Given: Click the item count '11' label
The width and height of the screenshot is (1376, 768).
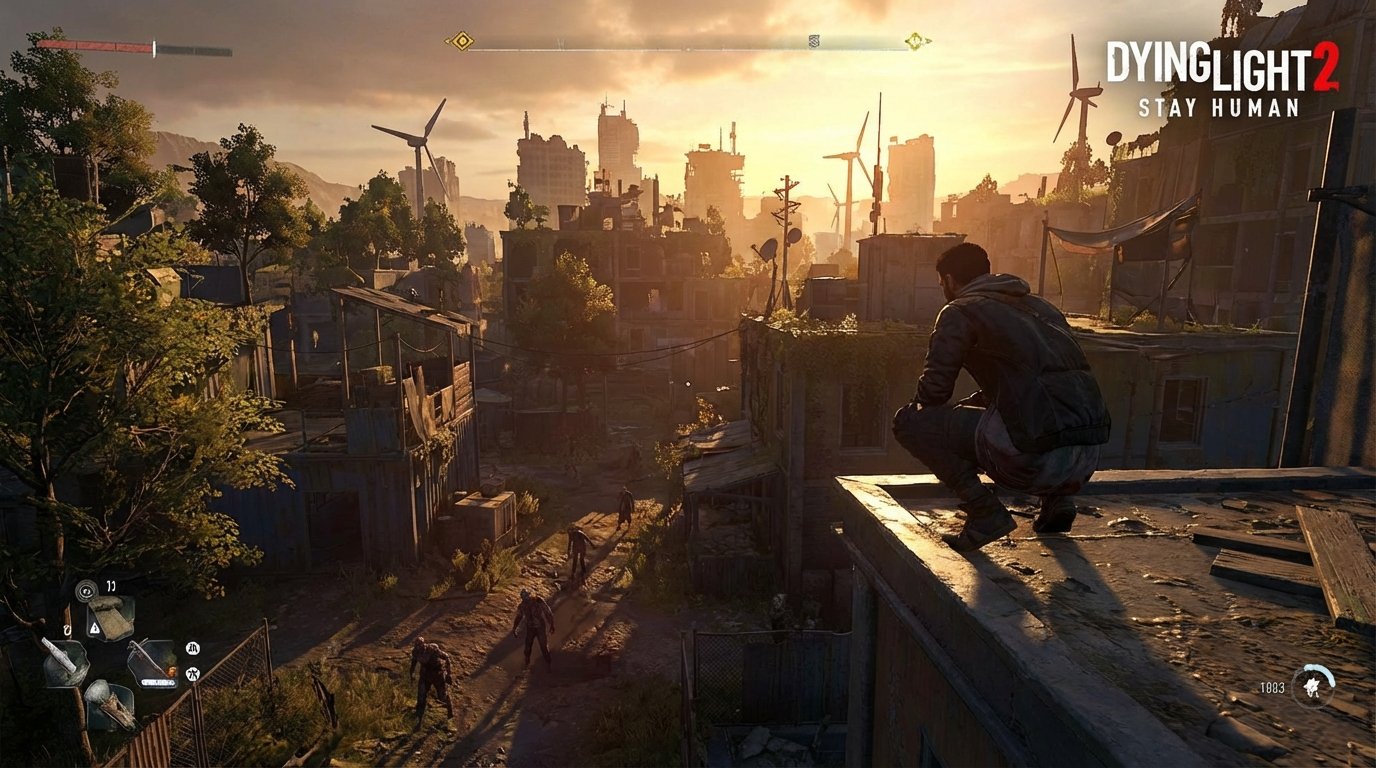Looking at the screenshot, I should coord(110,586).
